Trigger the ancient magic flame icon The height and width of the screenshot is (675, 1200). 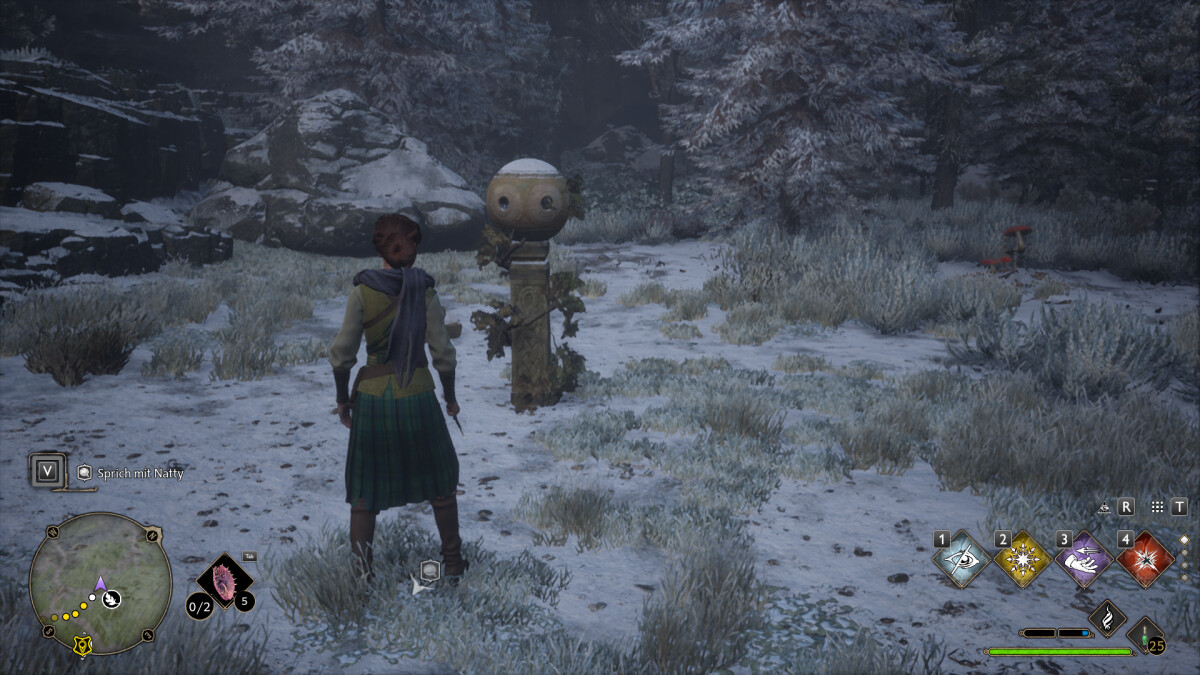click(x=1107, y=618)
